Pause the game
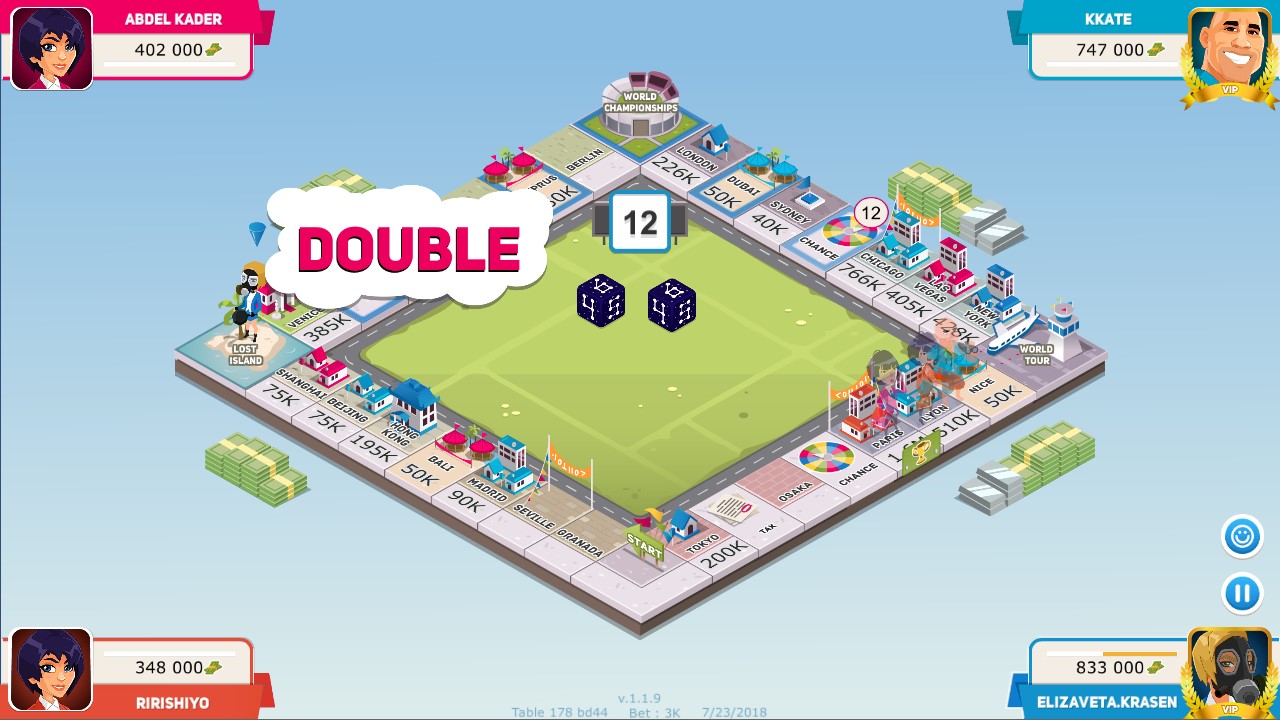This screenshot has width=1280, height=720. (1240, 593)
